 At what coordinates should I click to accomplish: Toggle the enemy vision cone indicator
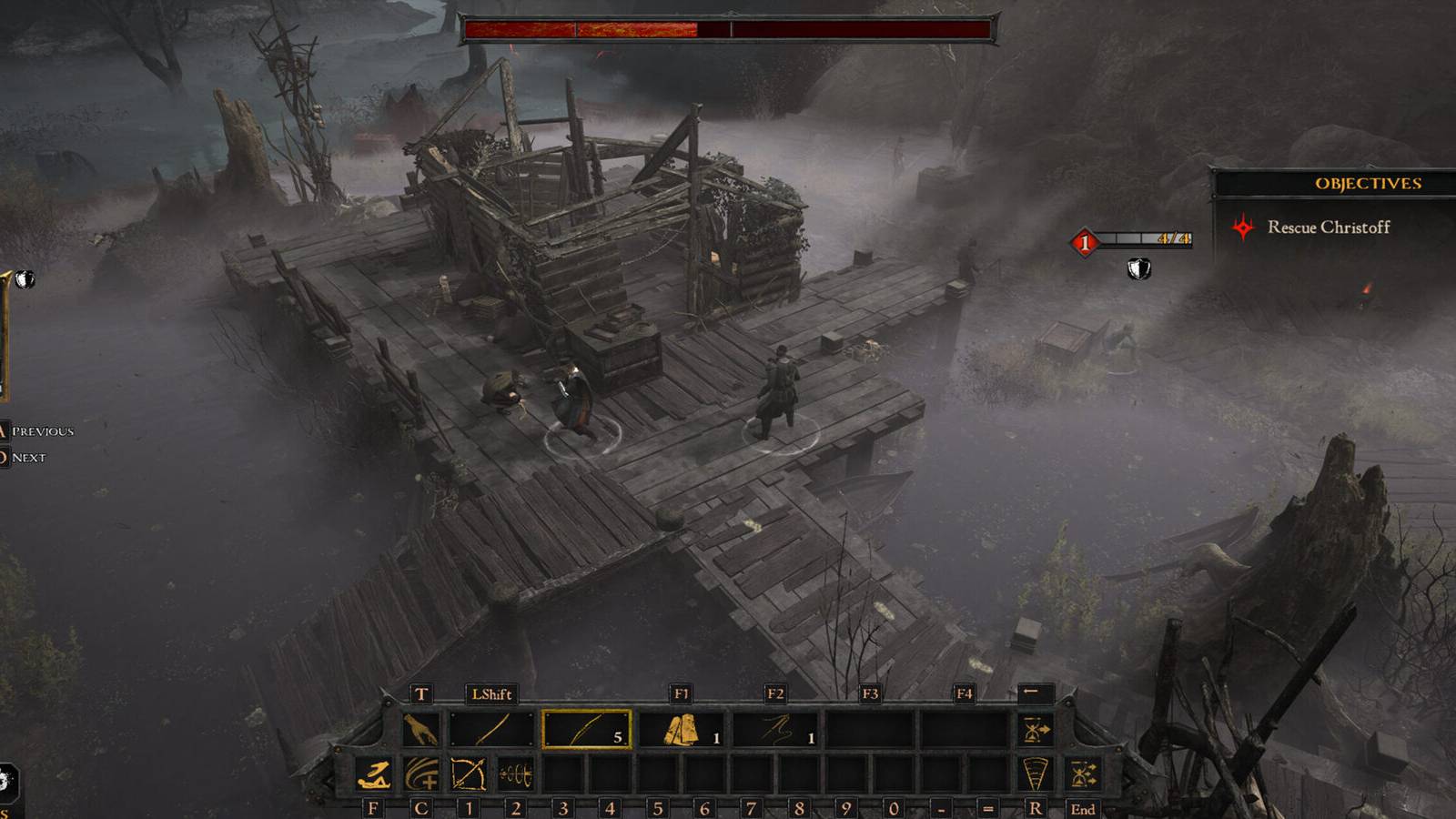[1036, 773]
